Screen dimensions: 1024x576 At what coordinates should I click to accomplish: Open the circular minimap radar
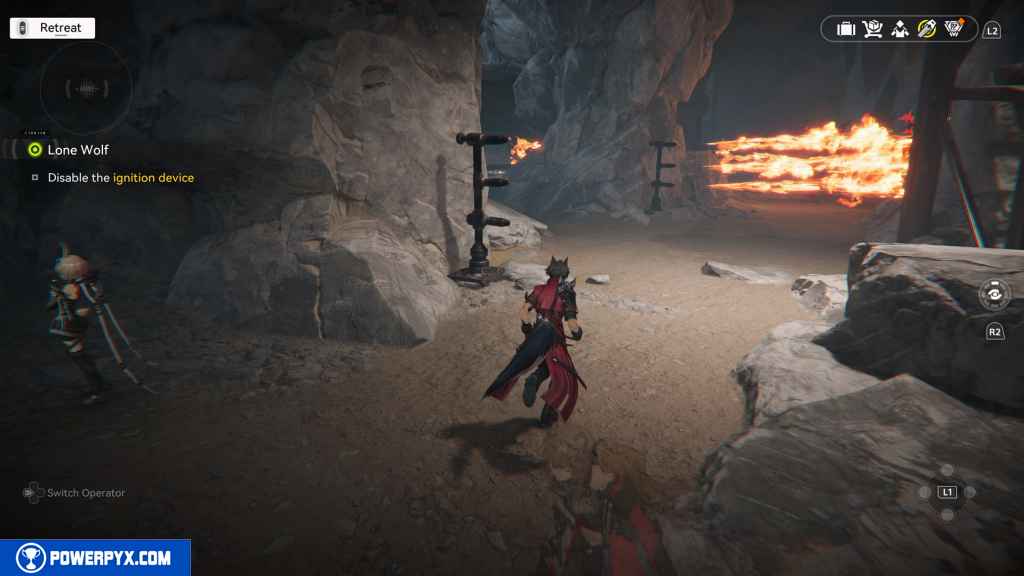(x=86, y=89)
